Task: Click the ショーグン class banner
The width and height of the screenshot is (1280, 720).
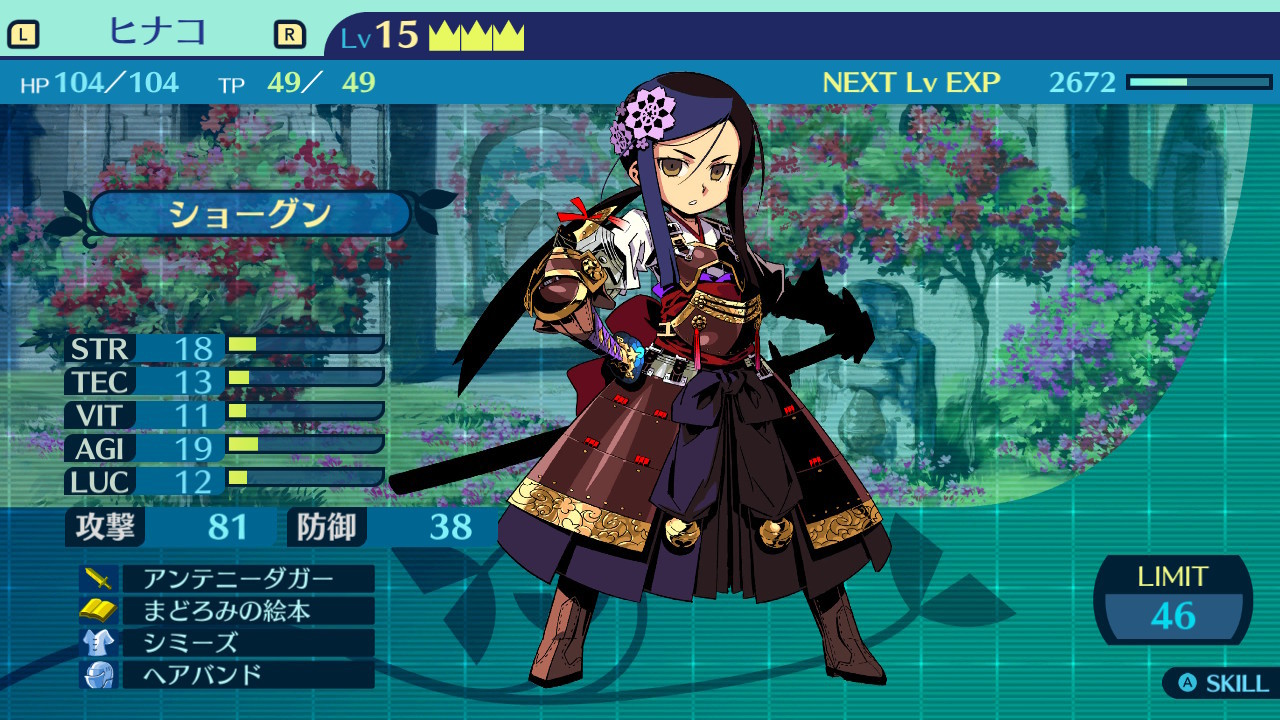Action: click(250, 214)
